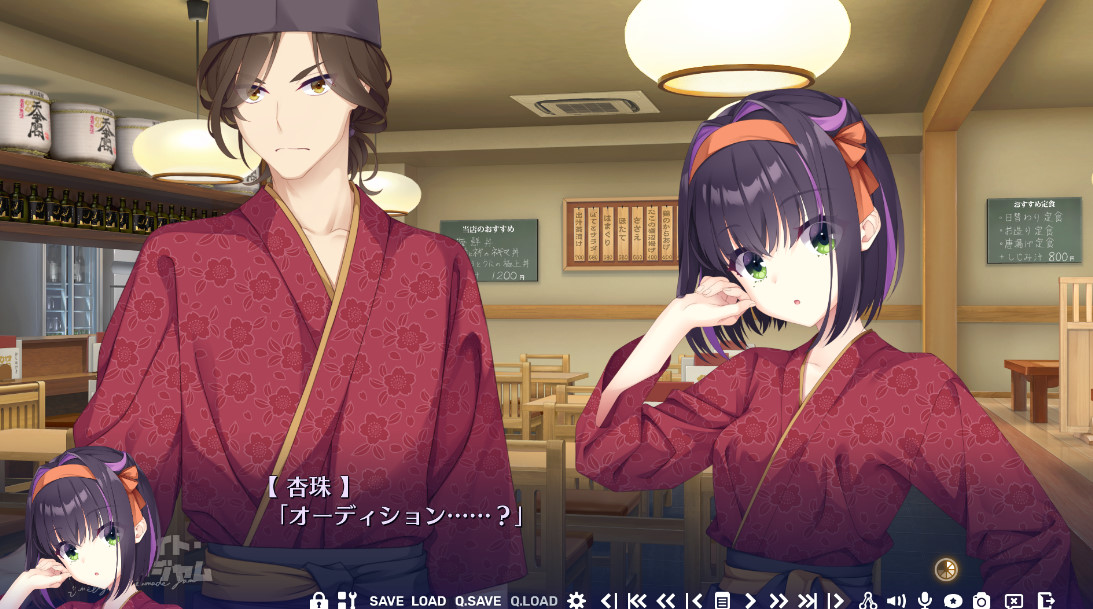Click the padlock icon in the toolbar
Screen dimensions: 1093x609
[x=319, y=600]
